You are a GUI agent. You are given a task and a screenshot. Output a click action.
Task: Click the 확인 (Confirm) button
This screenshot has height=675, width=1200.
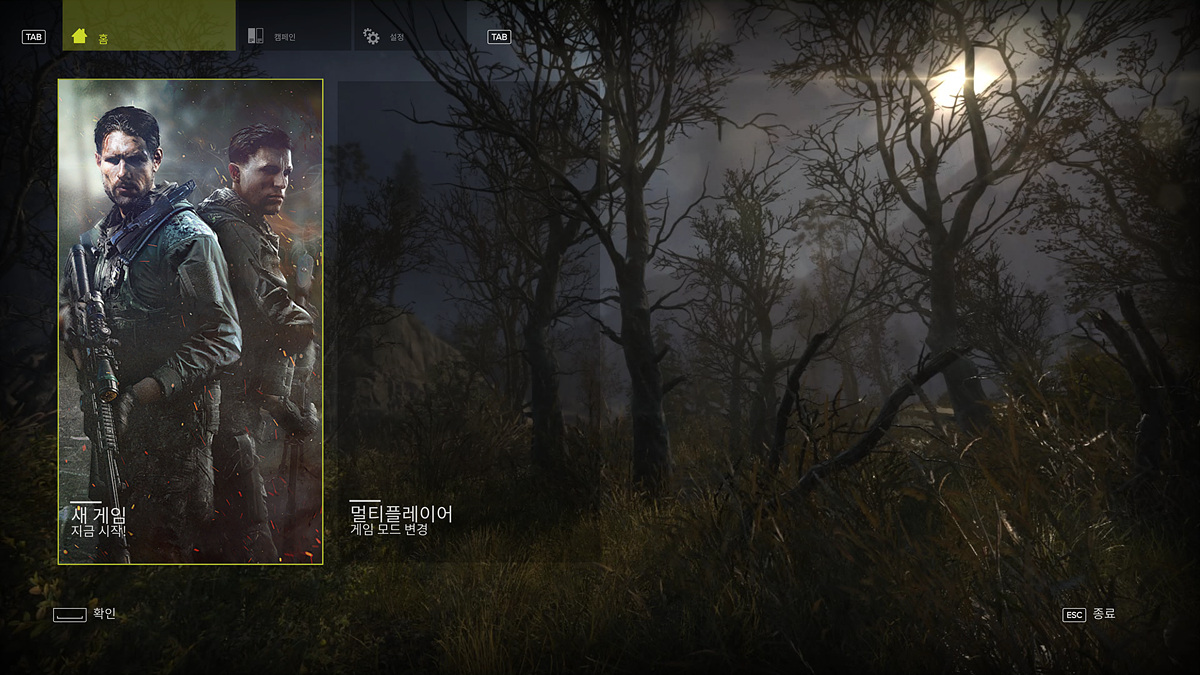coord(85,613)
